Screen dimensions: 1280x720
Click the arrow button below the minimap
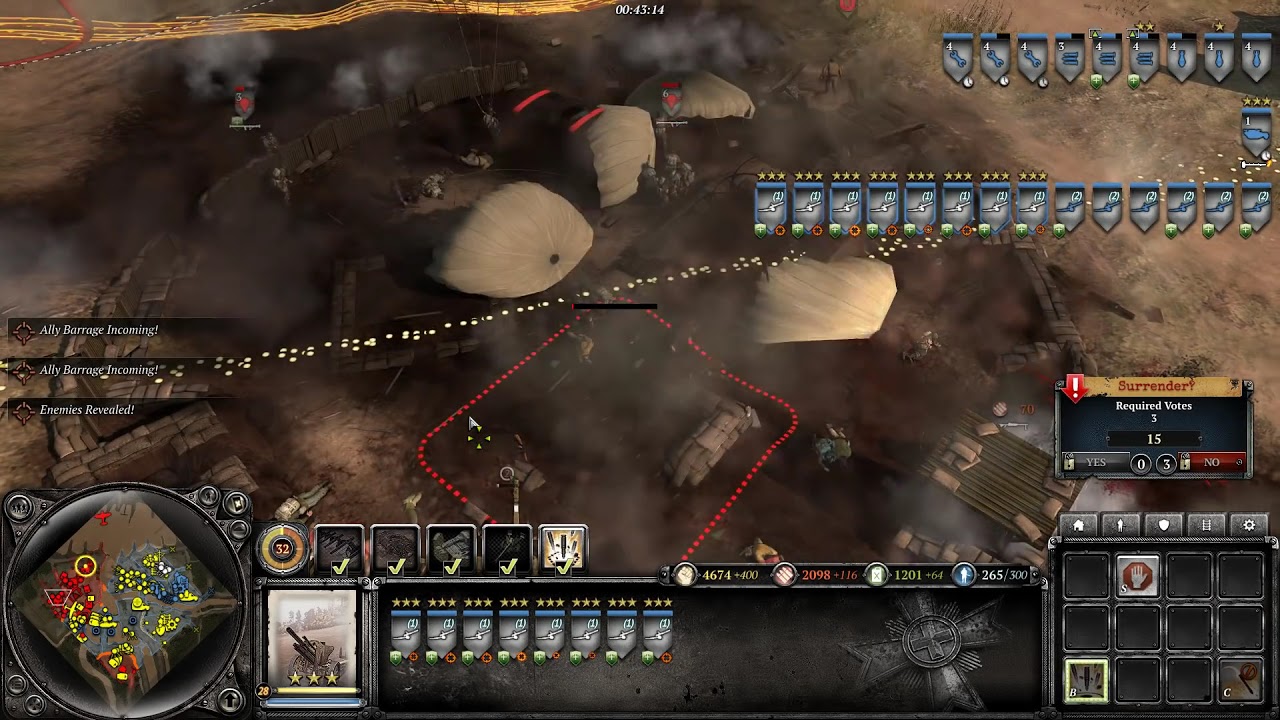click(x=230, y=699)
